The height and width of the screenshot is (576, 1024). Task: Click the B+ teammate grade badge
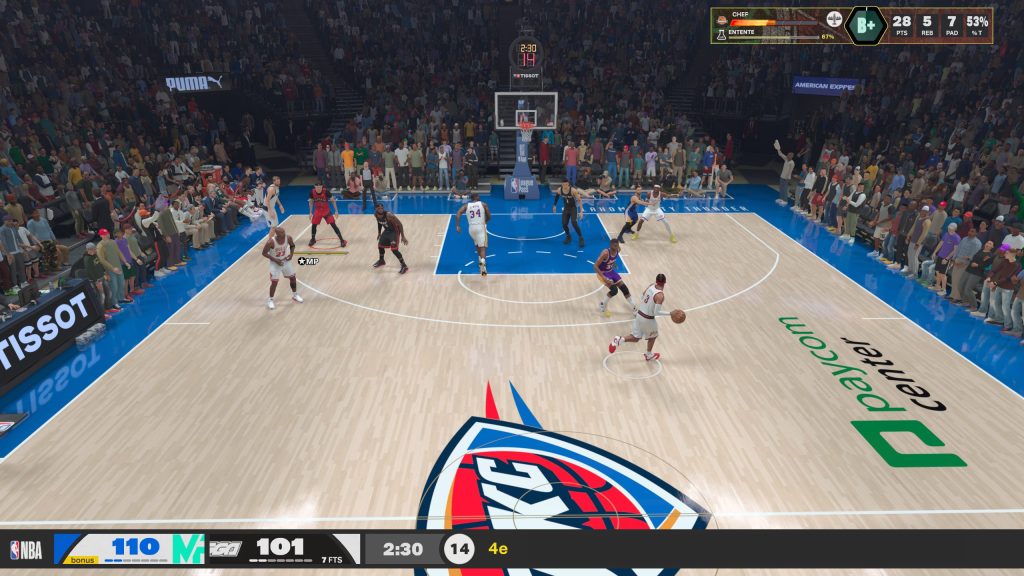(x=865, y=25)
